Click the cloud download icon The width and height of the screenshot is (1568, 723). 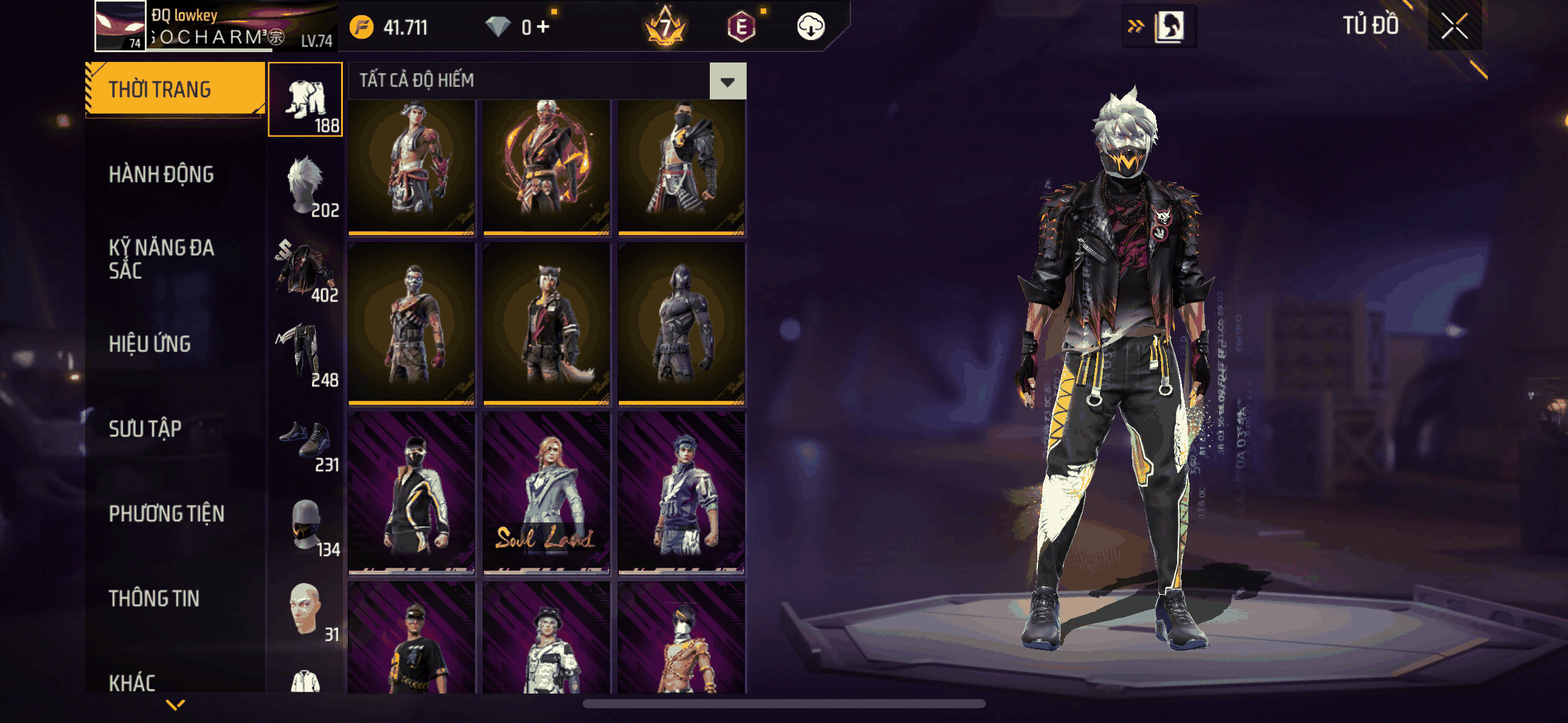coord(810,27)
